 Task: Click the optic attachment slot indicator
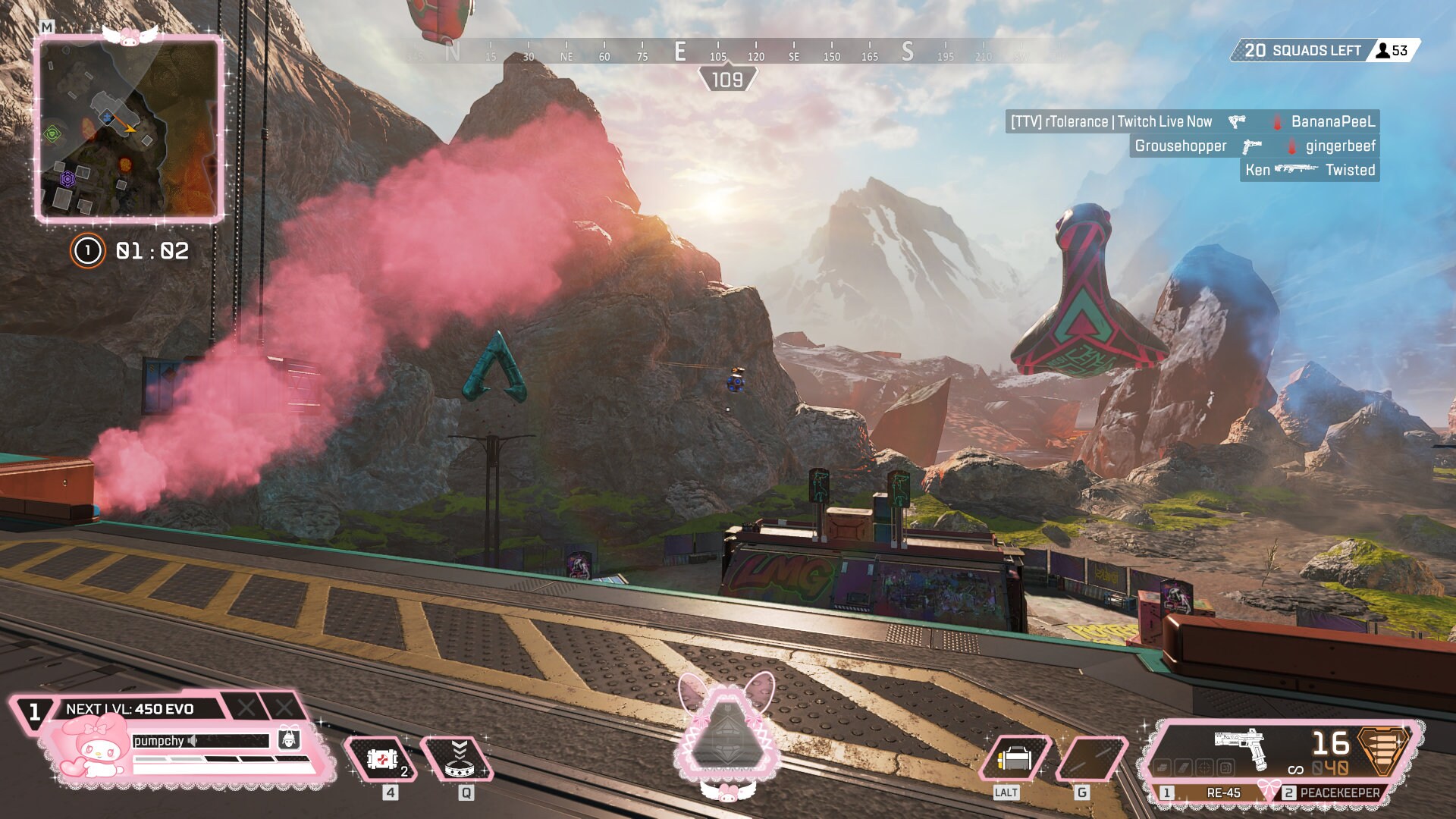coord(1203,769)
